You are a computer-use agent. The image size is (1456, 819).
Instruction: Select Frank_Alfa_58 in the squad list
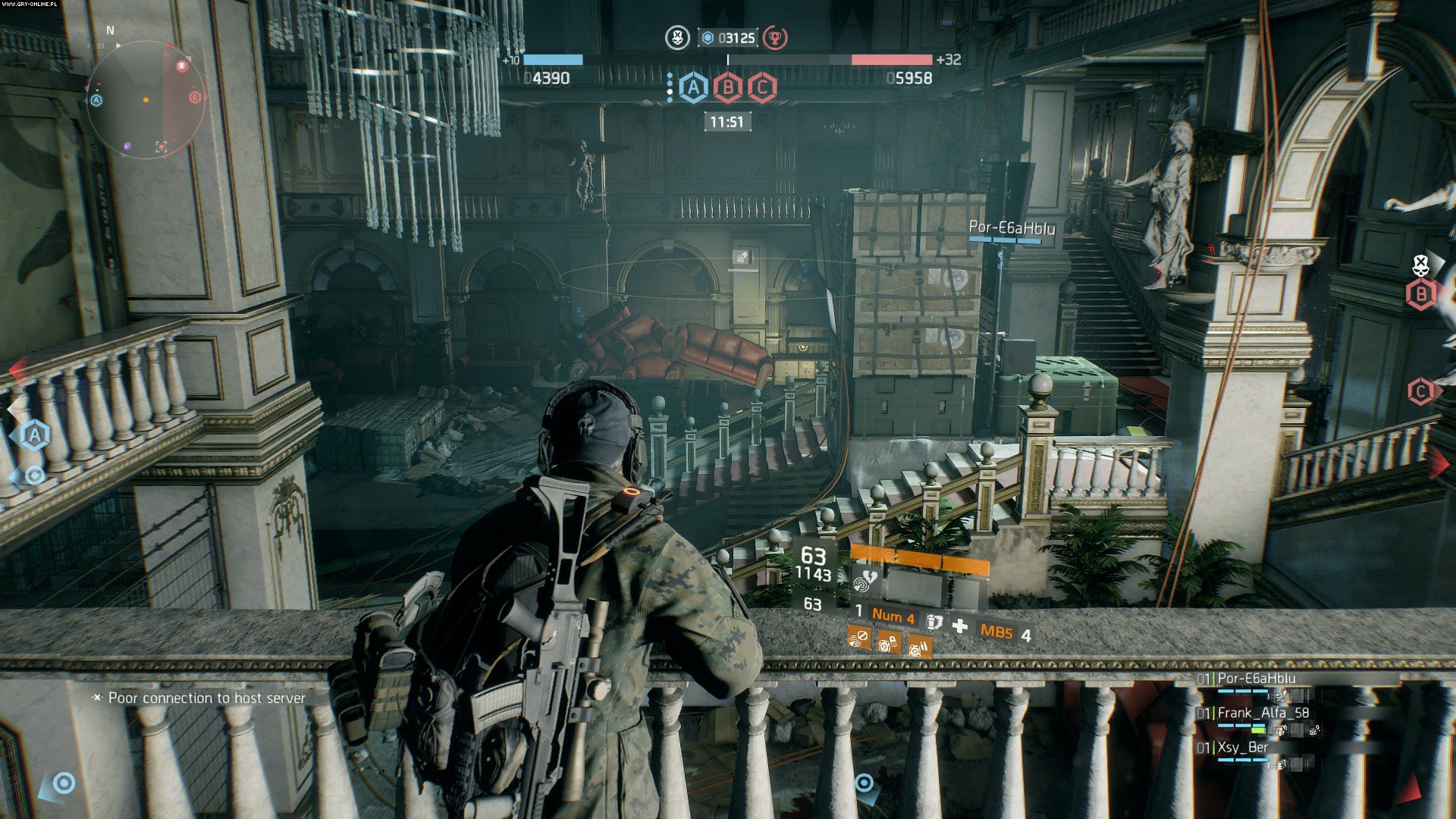(x=1263, y=713)
